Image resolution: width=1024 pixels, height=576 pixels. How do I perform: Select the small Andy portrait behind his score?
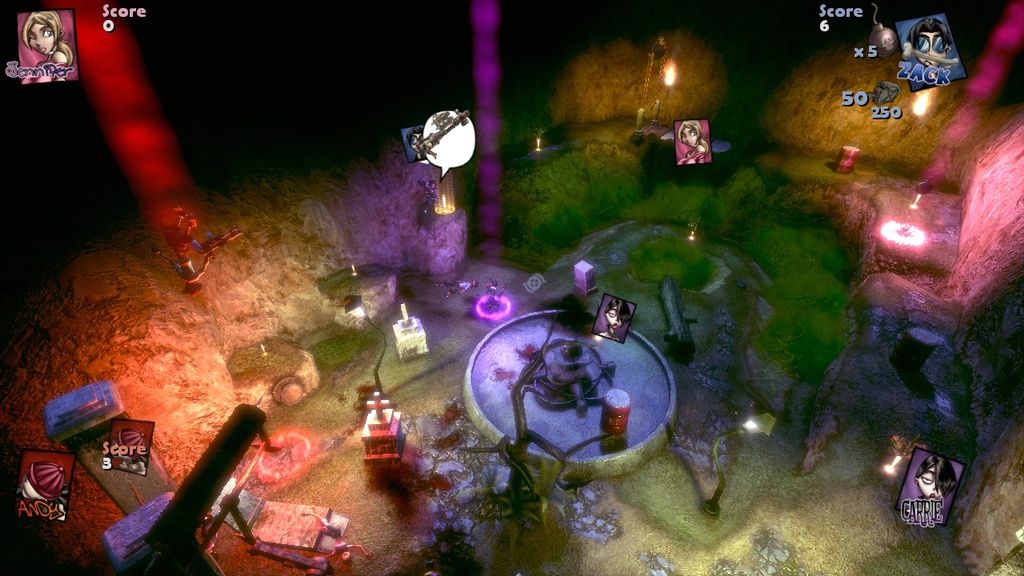(x=131, y=446)
